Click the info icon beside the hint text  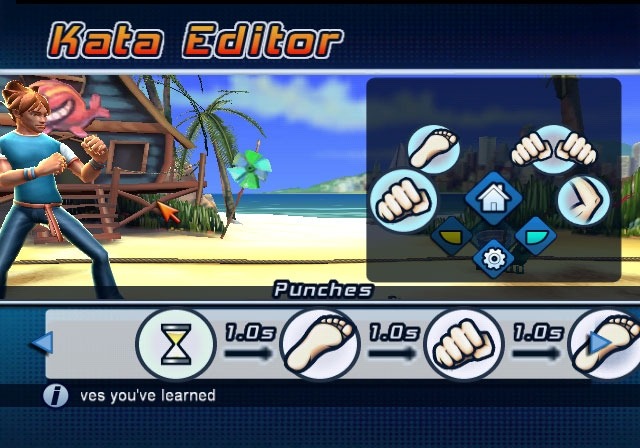click(x=56, y=396)
